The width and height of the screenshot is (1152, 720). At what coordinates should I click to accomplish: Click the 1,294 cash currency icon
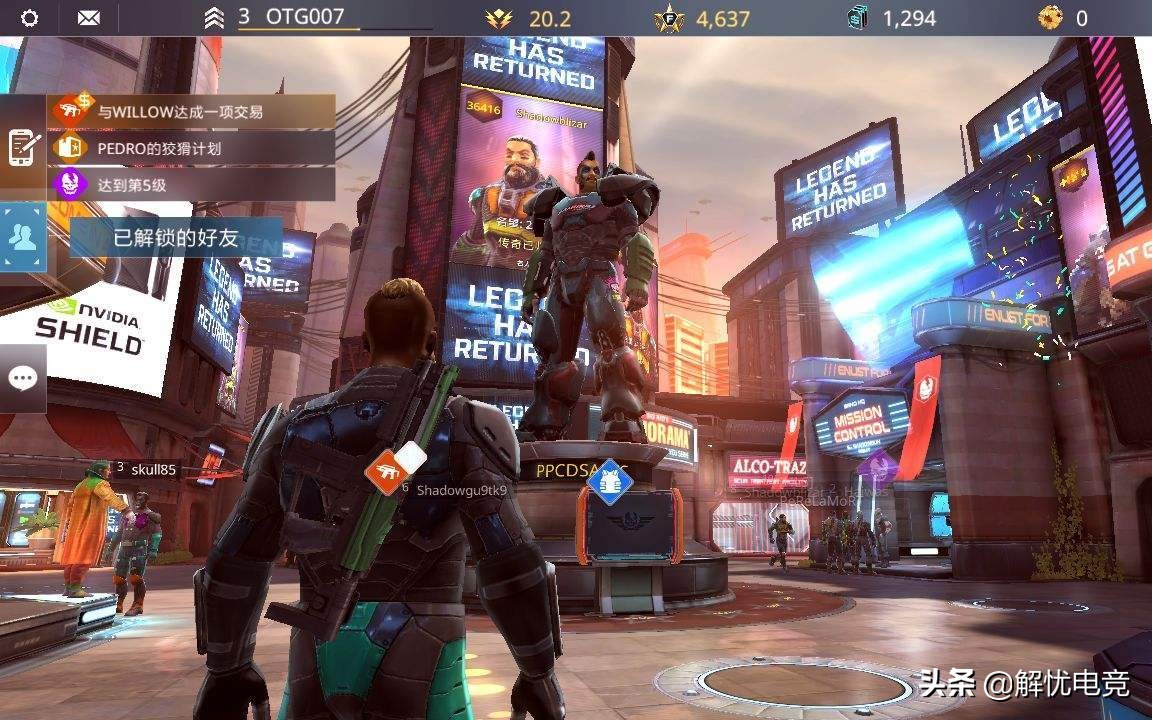(x=858, y=18)
